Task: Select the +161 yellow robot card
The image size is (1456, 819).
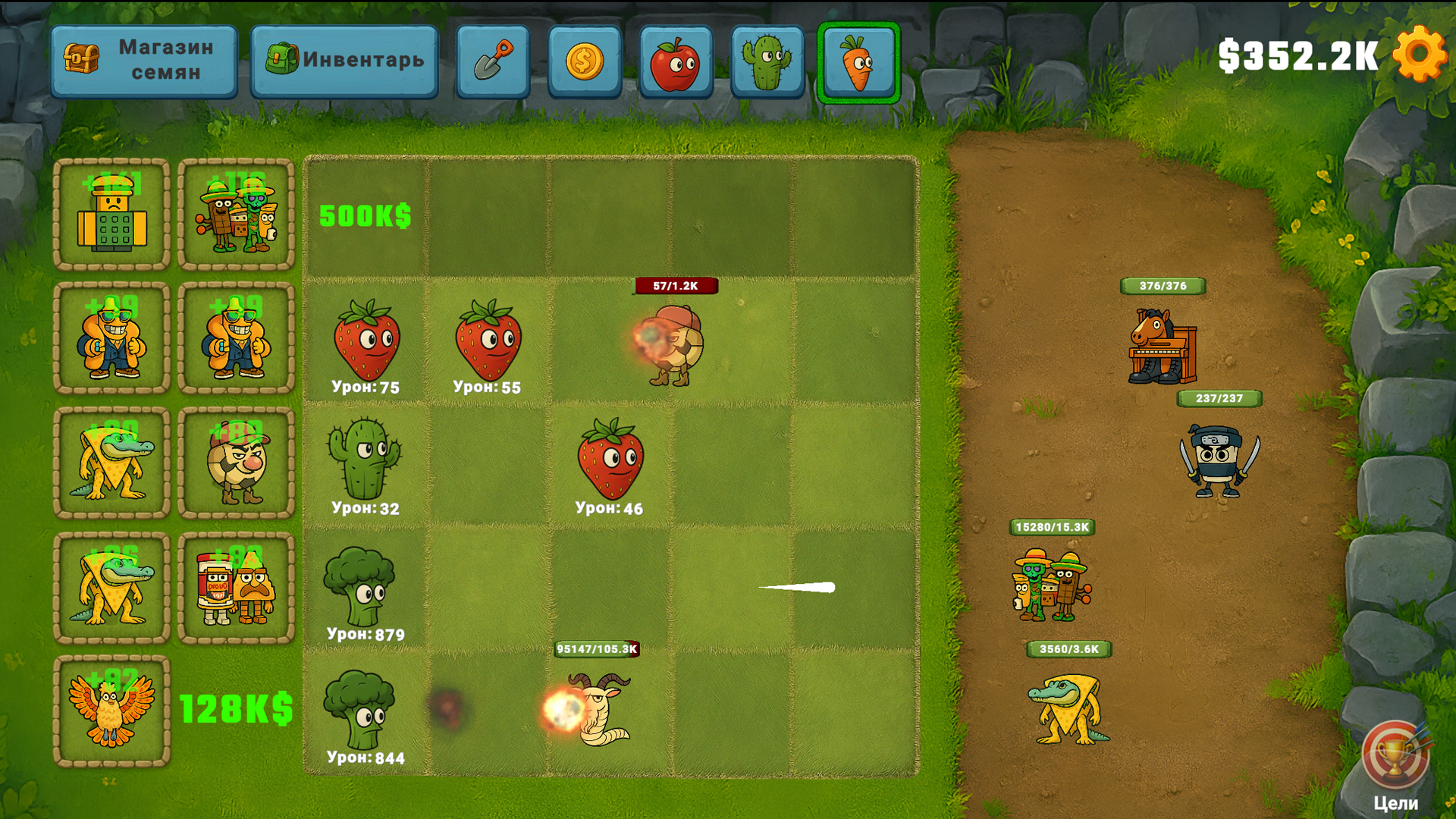Action: coord(111,216)
